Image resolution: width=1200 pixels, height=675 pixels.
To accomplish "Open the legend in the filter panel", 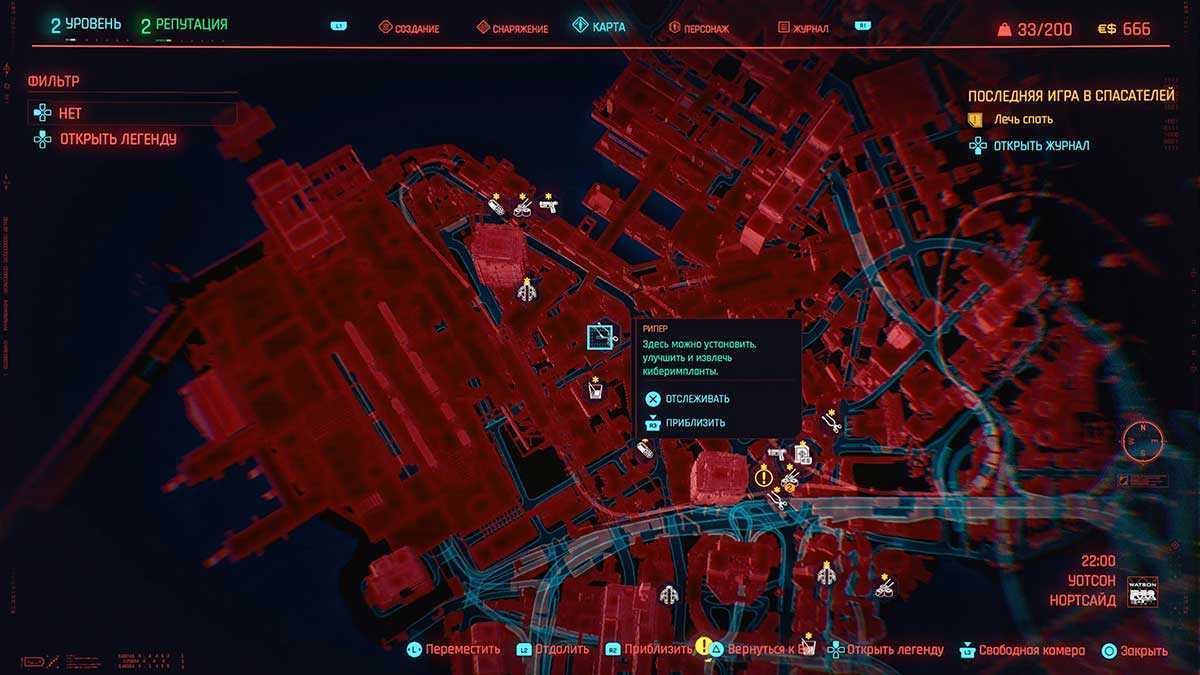I will click(x=117, y=139).
